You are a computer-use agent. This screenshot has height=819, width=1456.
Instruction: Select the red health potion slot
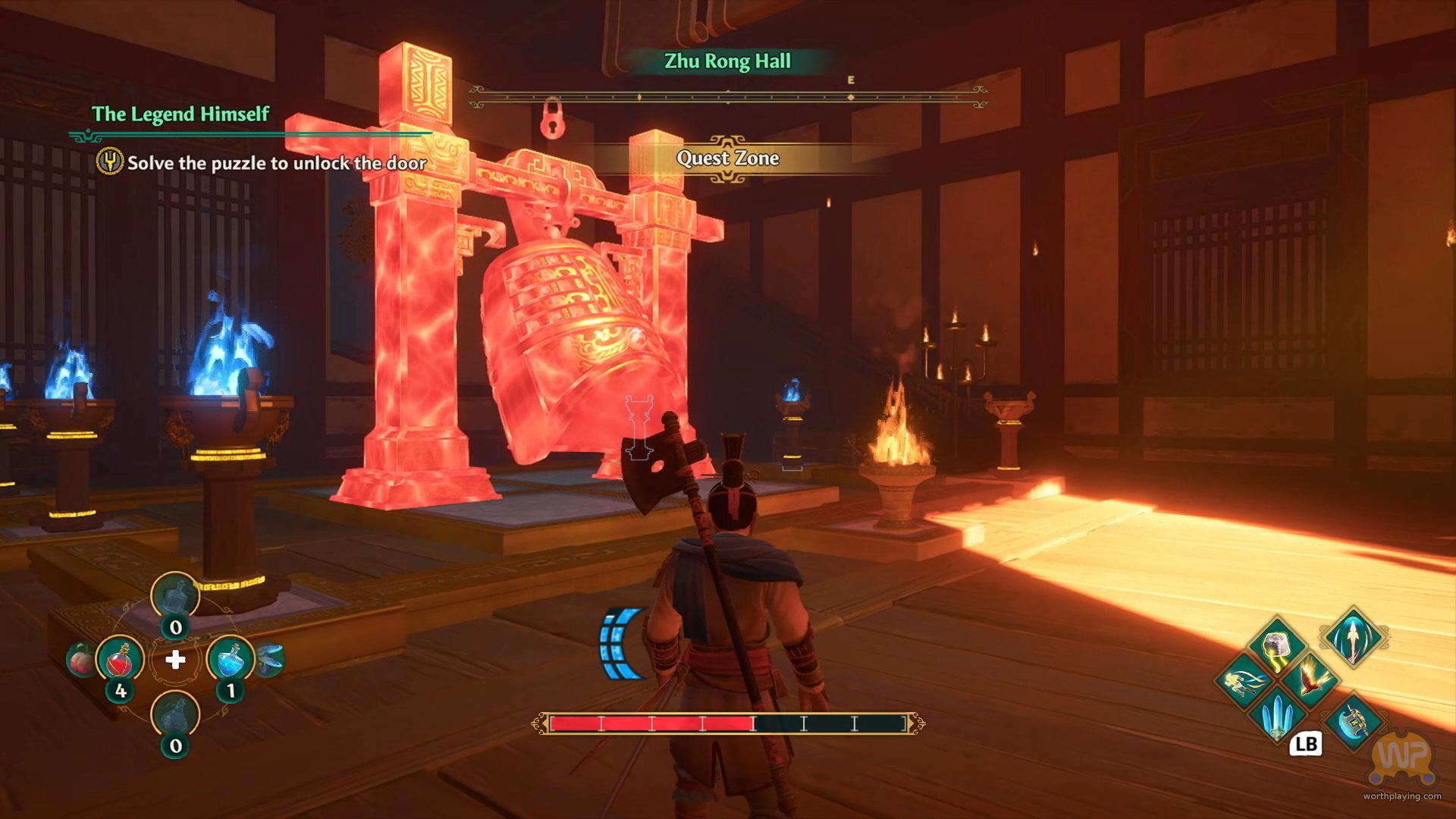[120, 660]
